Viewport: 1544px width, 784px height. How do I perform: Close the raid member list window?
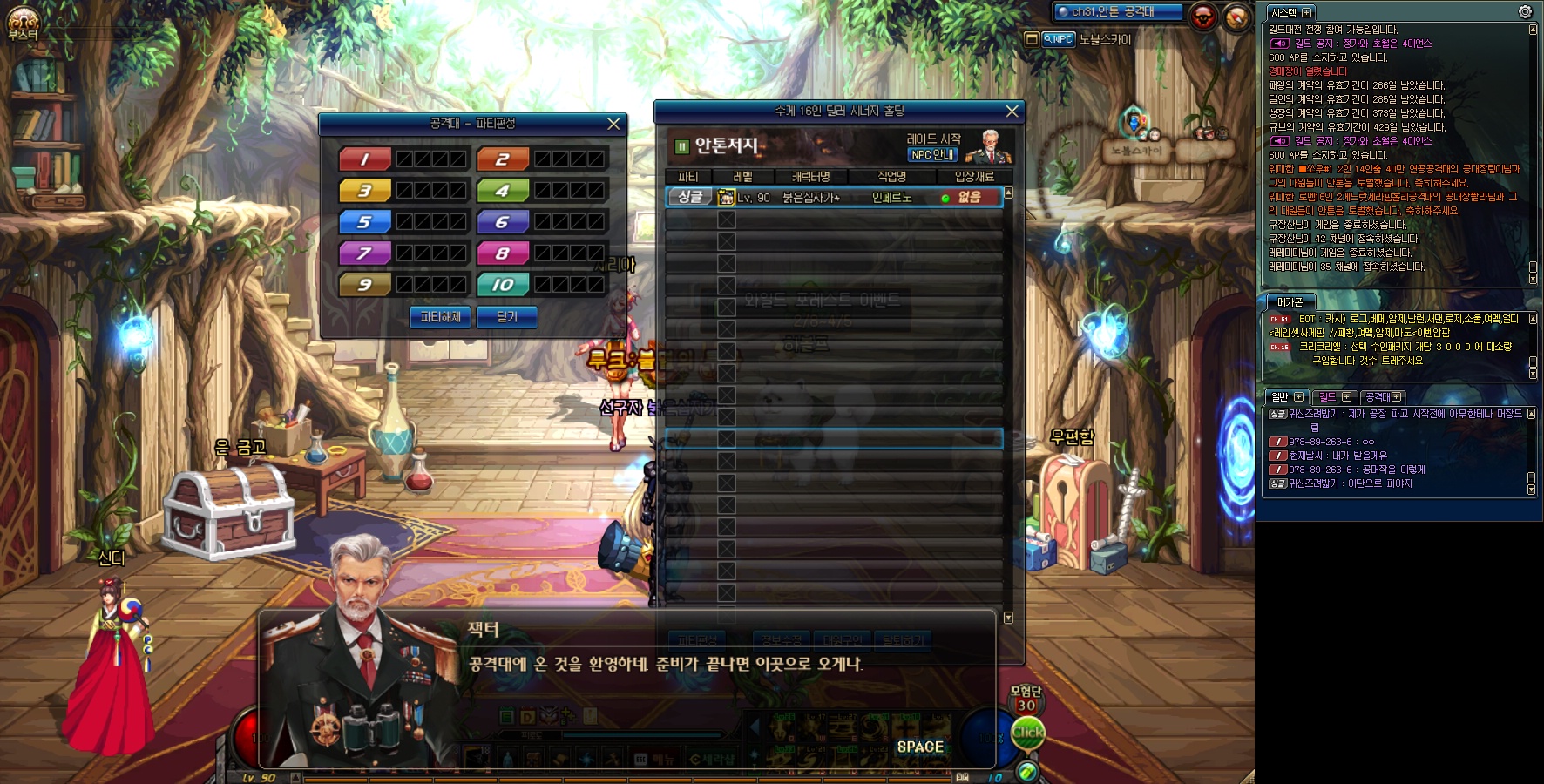click(1012, 112)
